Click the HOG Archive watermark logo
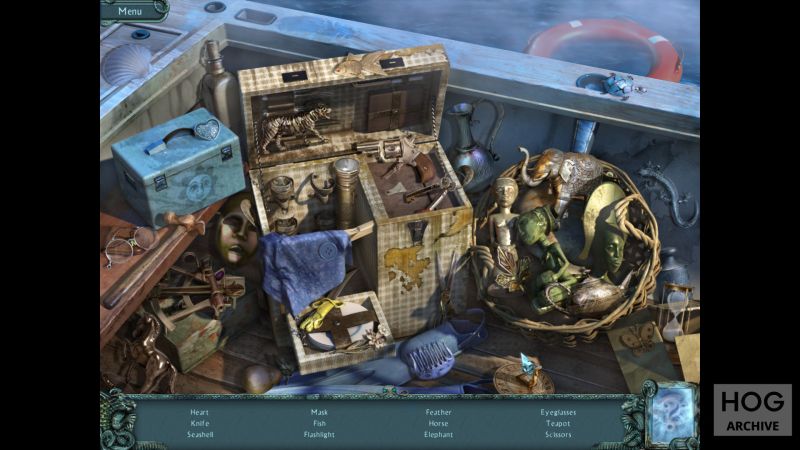 (x=752, y=409)
